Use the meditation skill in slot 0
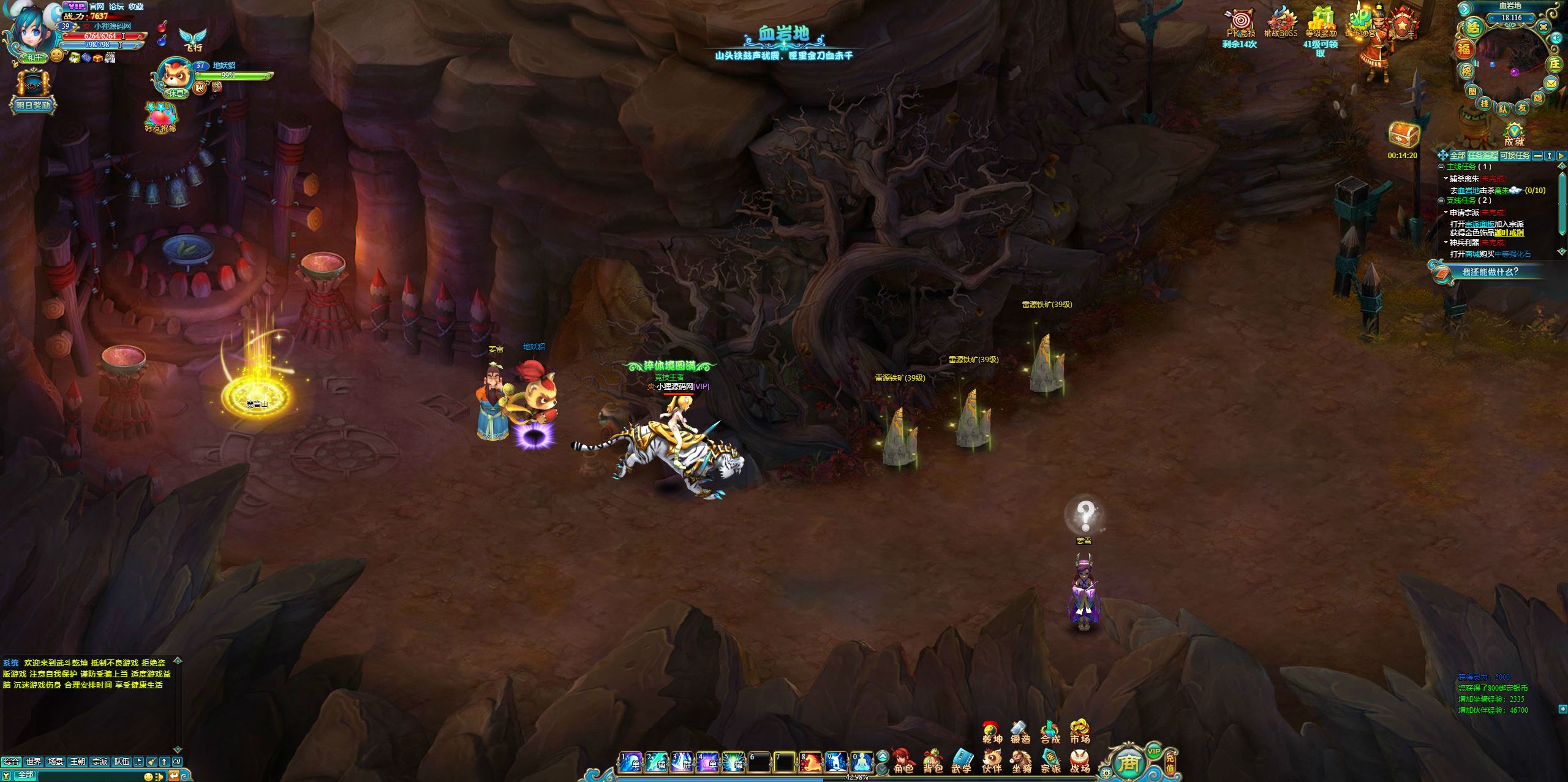 click(x=861, y=762)
